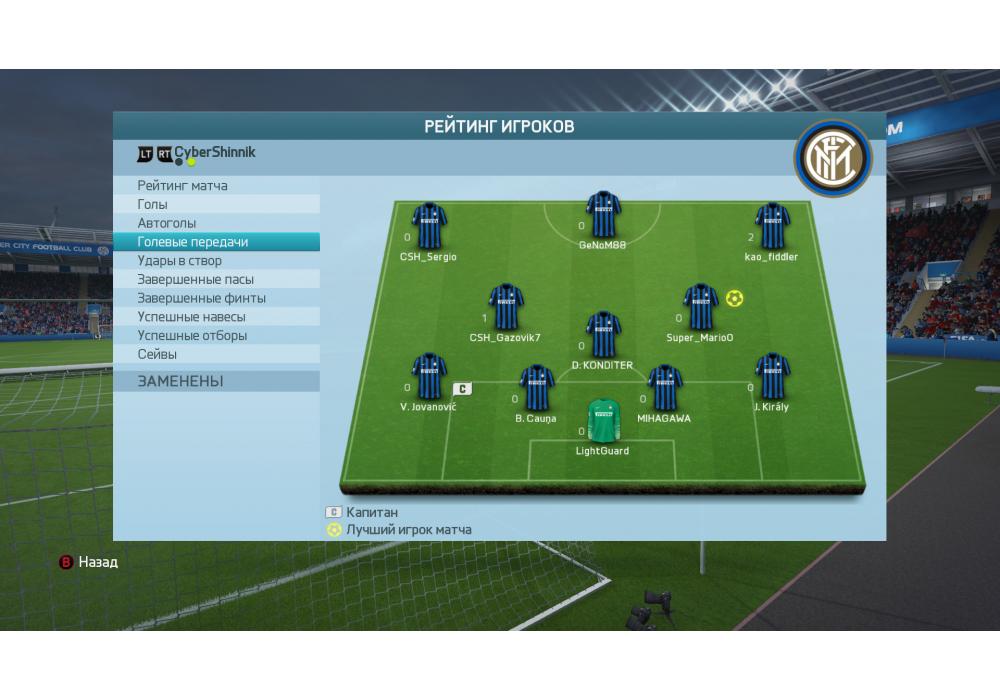Choose captain V. Jovanović's shirt
Image resolution: width=1000 pixels, height=700 pixels.
429,376
